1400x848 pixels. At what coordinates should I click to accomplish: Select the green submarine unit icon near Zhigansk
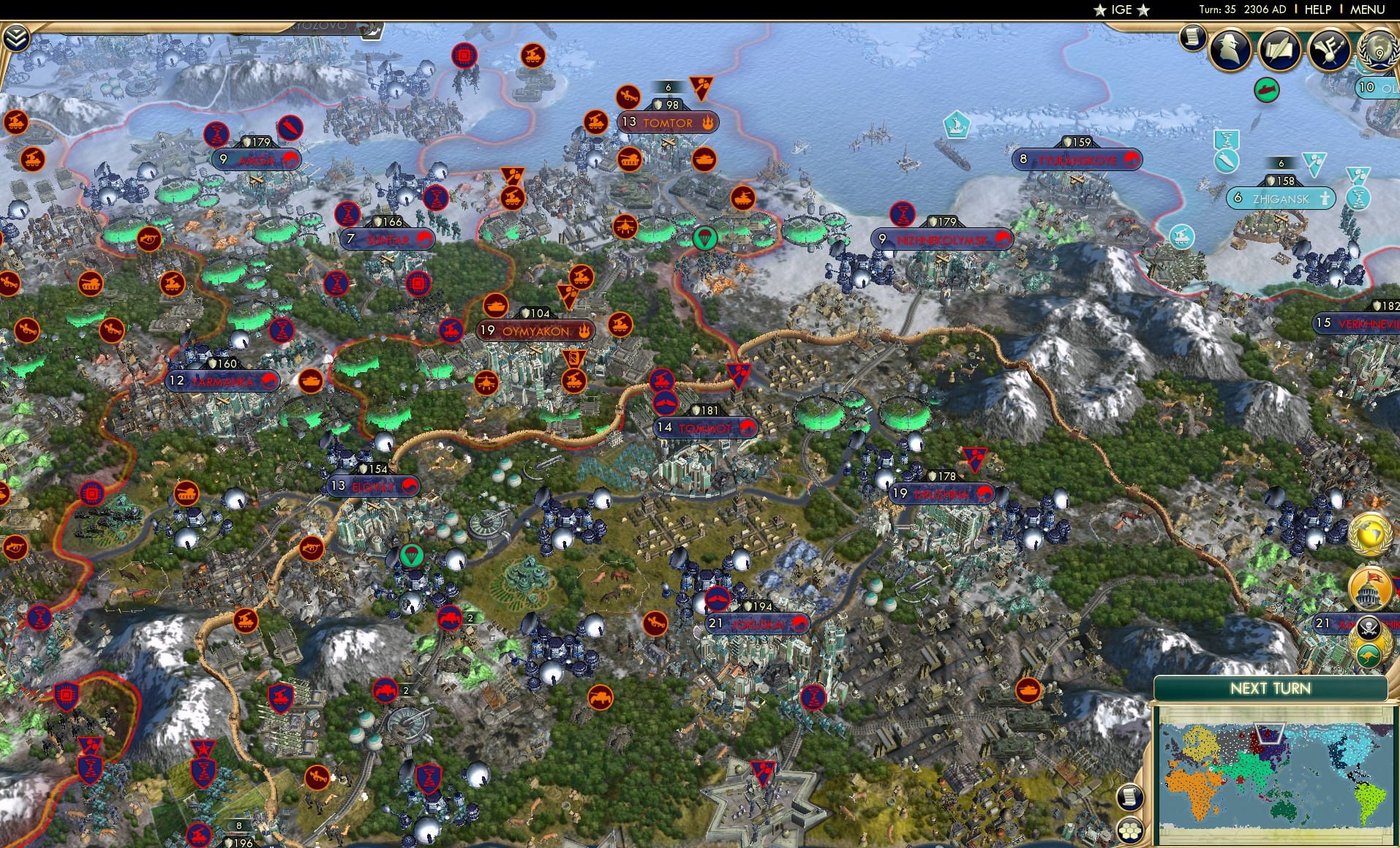tap(1266, 90)
